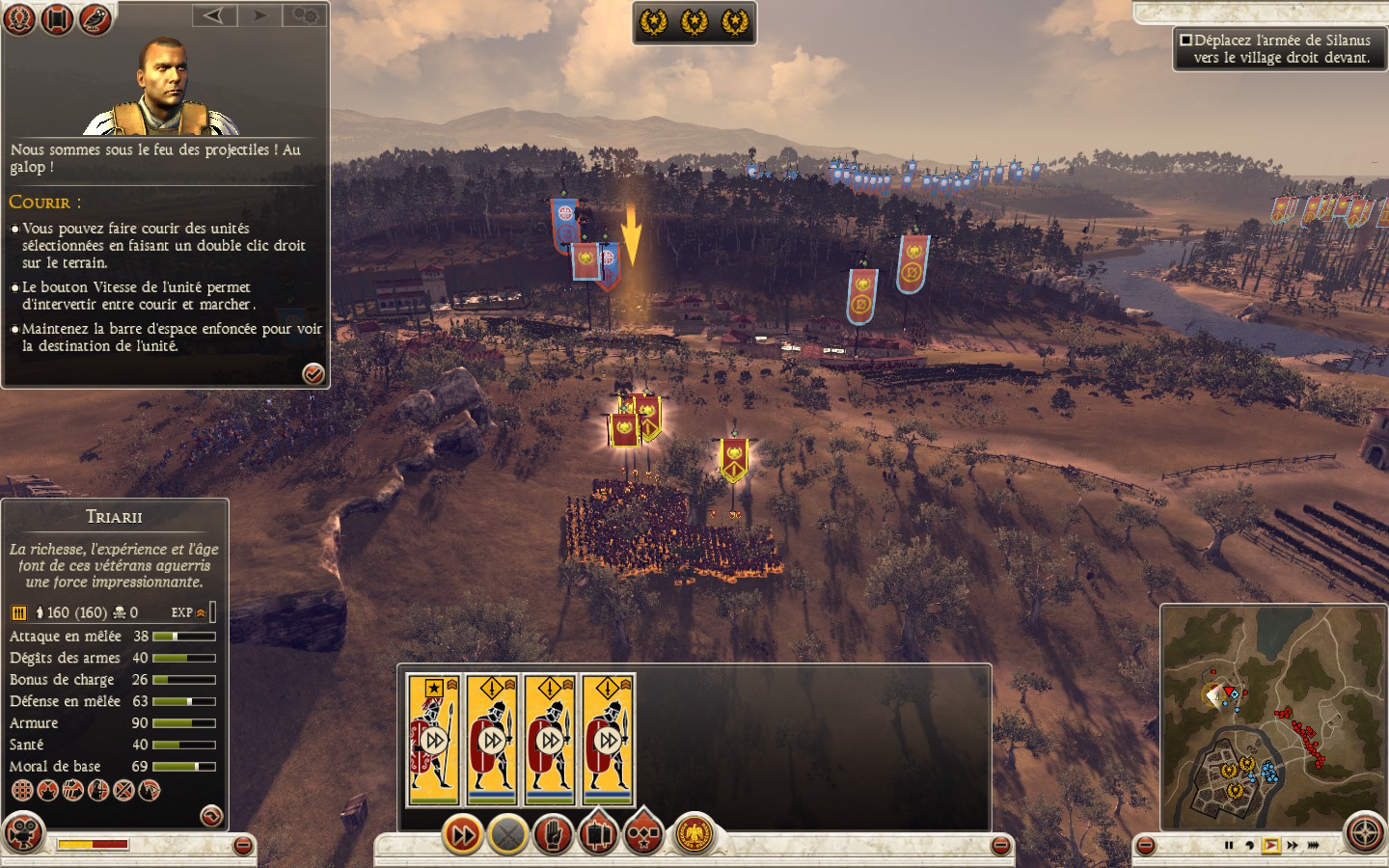Viewport: 1389px width, 868px height.
Task: Pause the battle
Action: [x=1229, y=846]
